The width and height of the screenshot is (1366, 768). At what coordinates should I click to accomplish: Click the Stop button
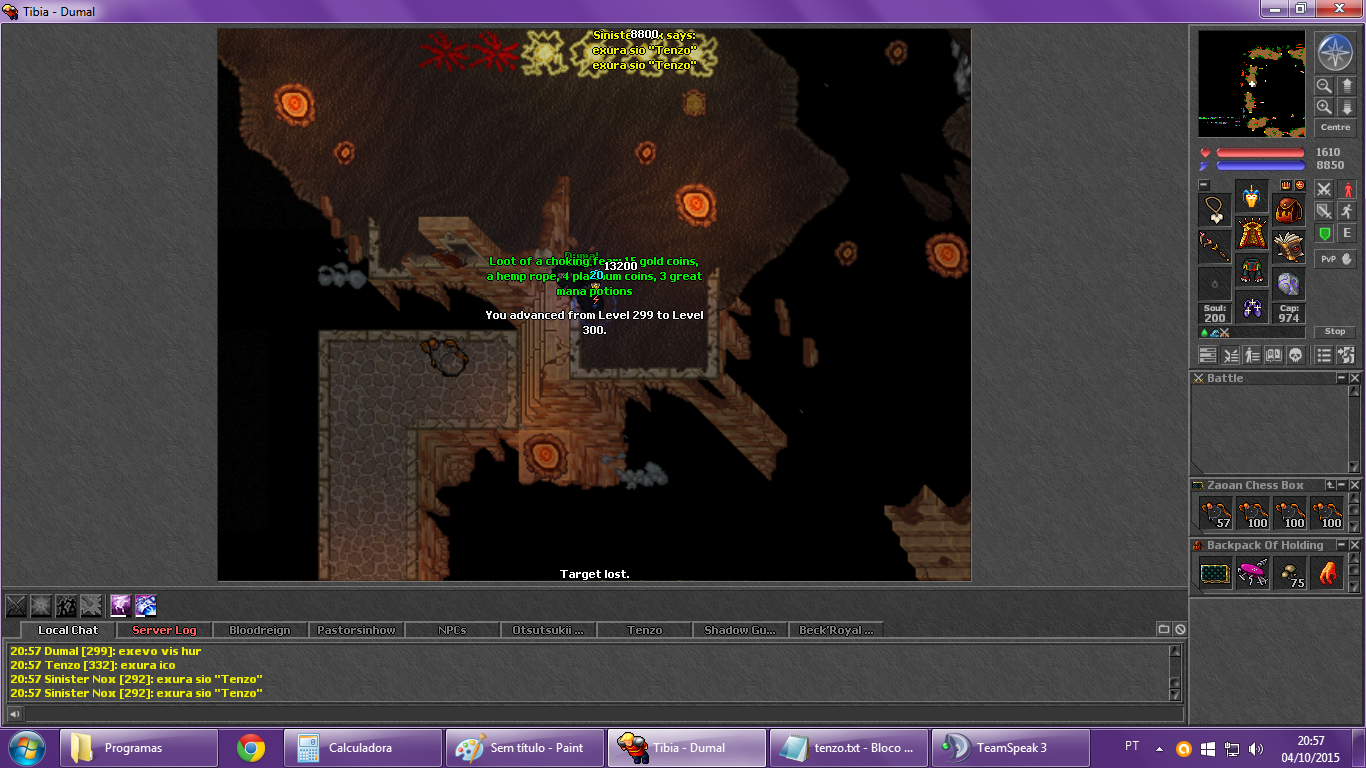point(1335,332)
